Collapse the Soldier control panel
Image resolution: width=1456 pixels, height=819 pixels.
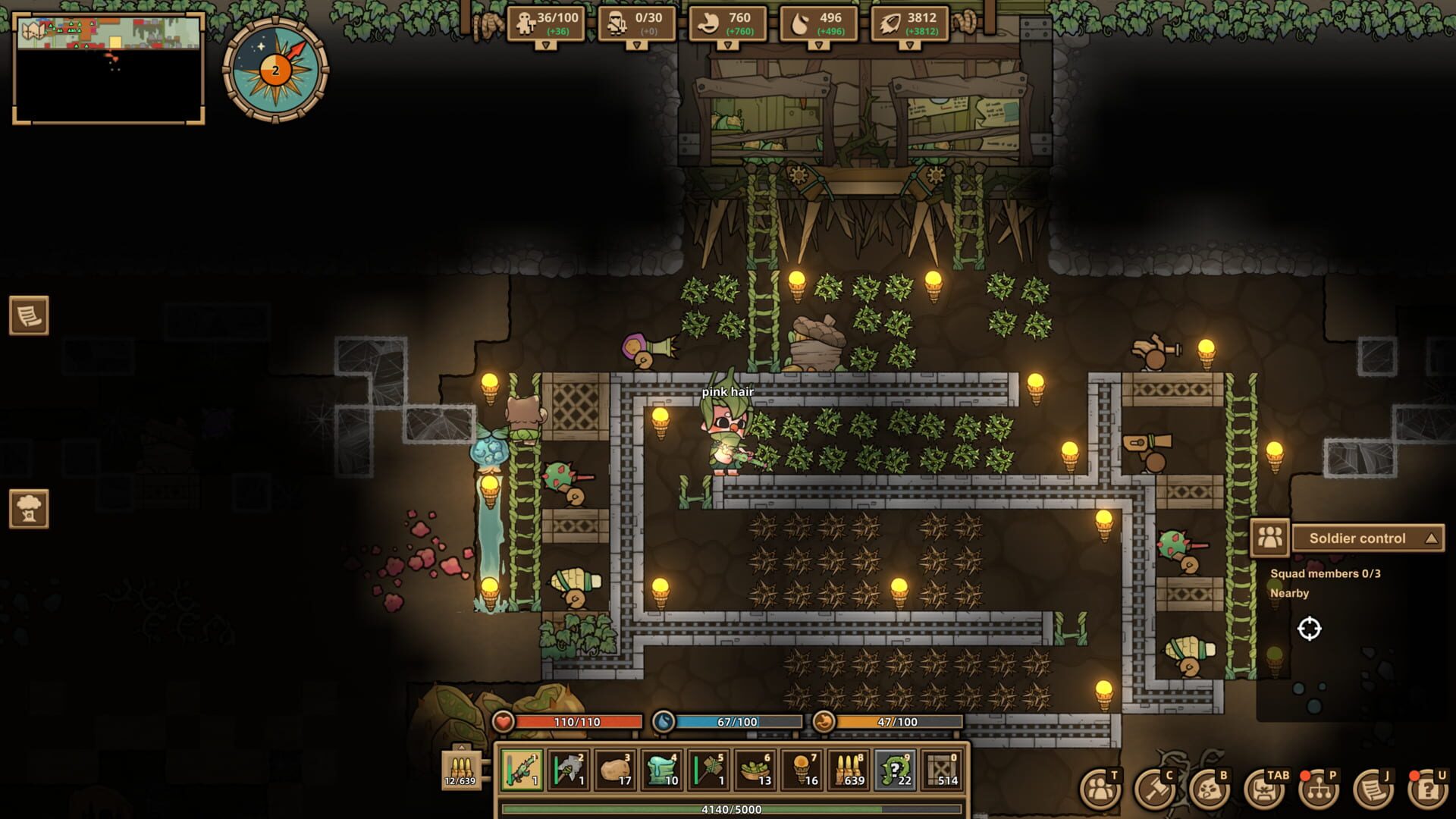coord(1429,538)
